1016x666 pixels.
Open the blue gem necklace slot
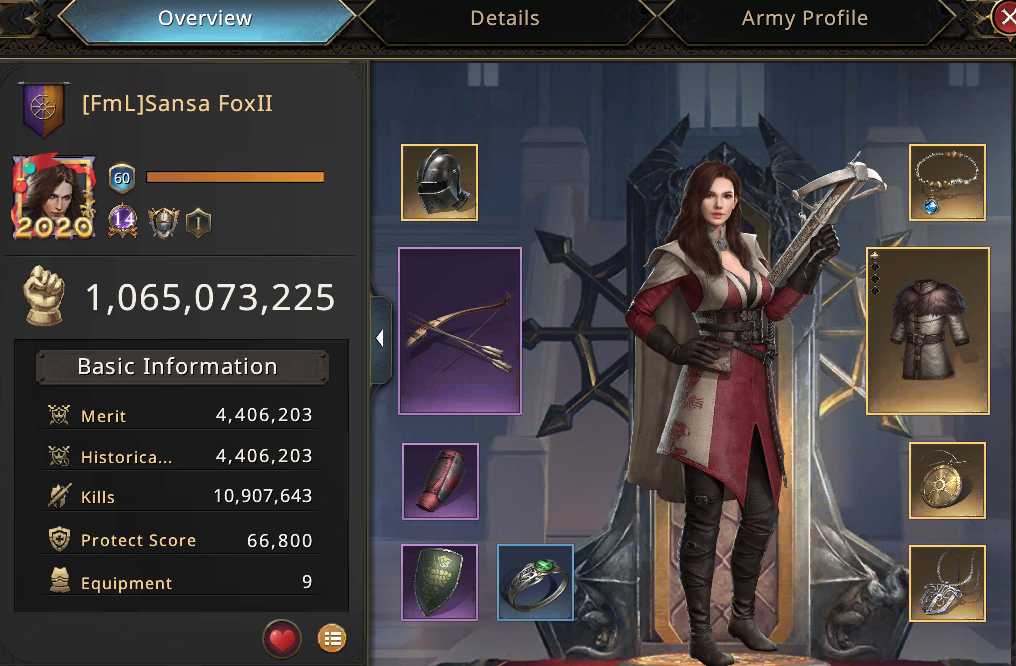pos(947,182)
